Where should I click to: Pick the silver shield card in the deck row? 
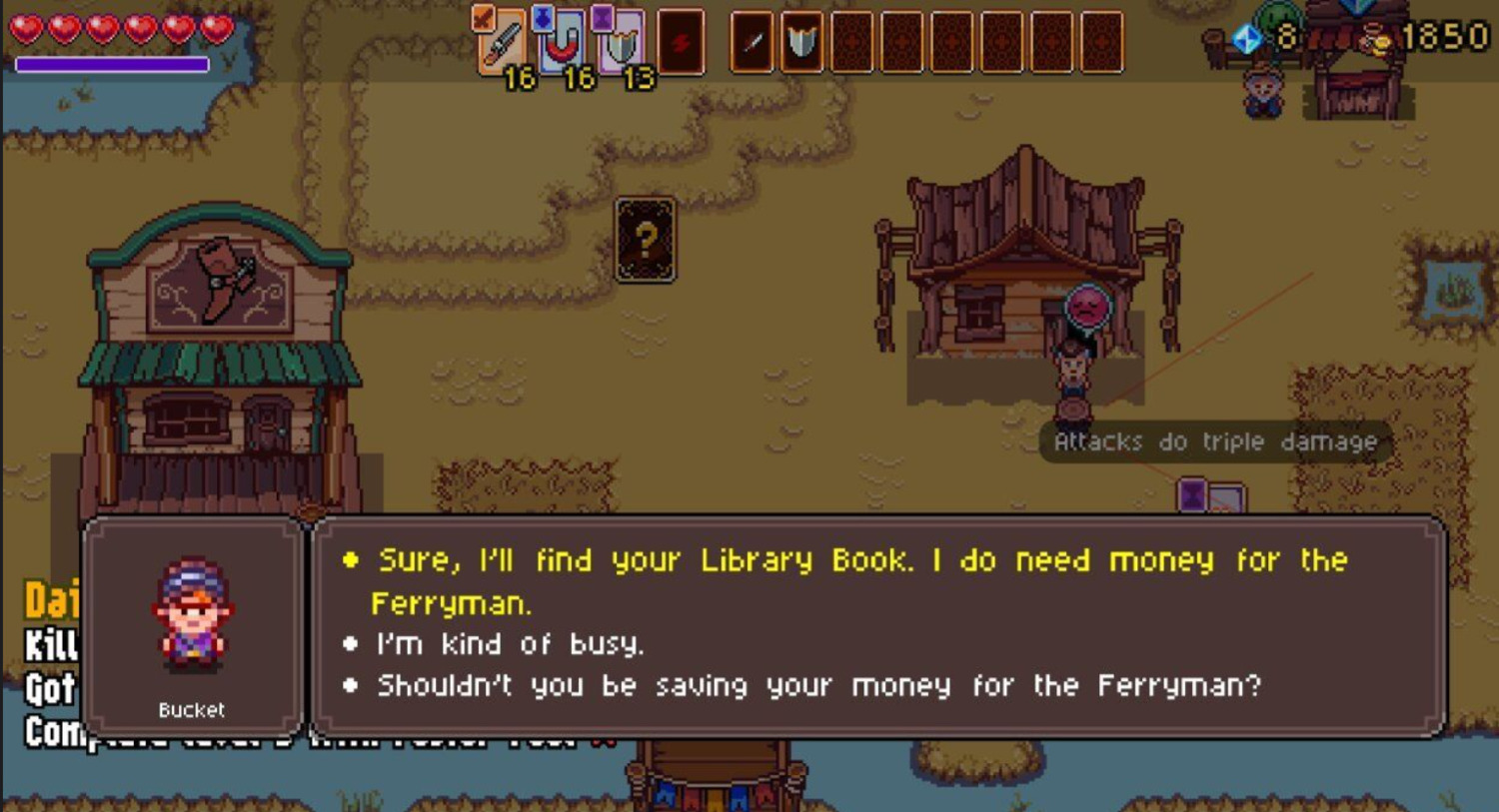pos(801,42)
